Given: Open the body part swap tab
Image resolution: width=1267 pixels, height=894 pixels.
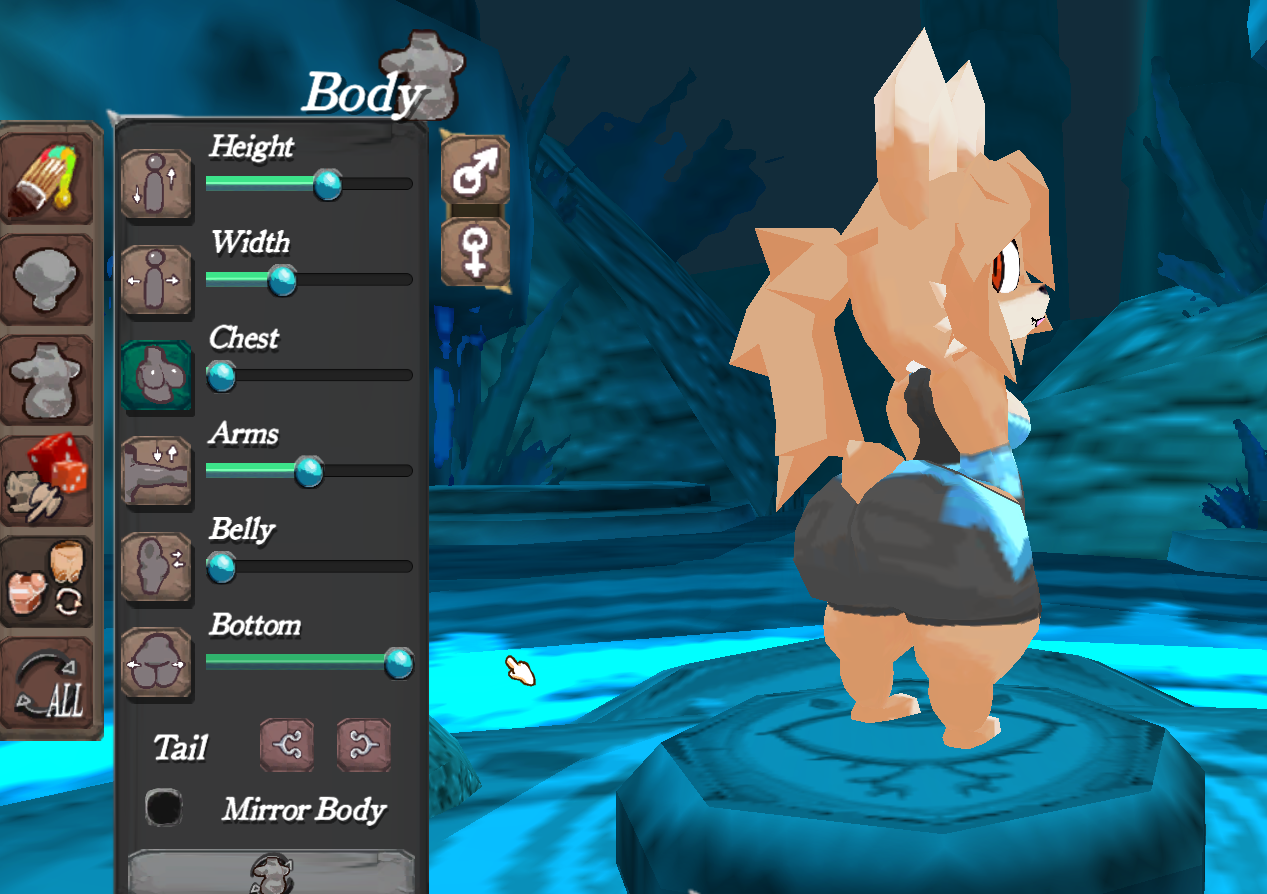Looking at the screenshot, I should click(x=49, y=582).
